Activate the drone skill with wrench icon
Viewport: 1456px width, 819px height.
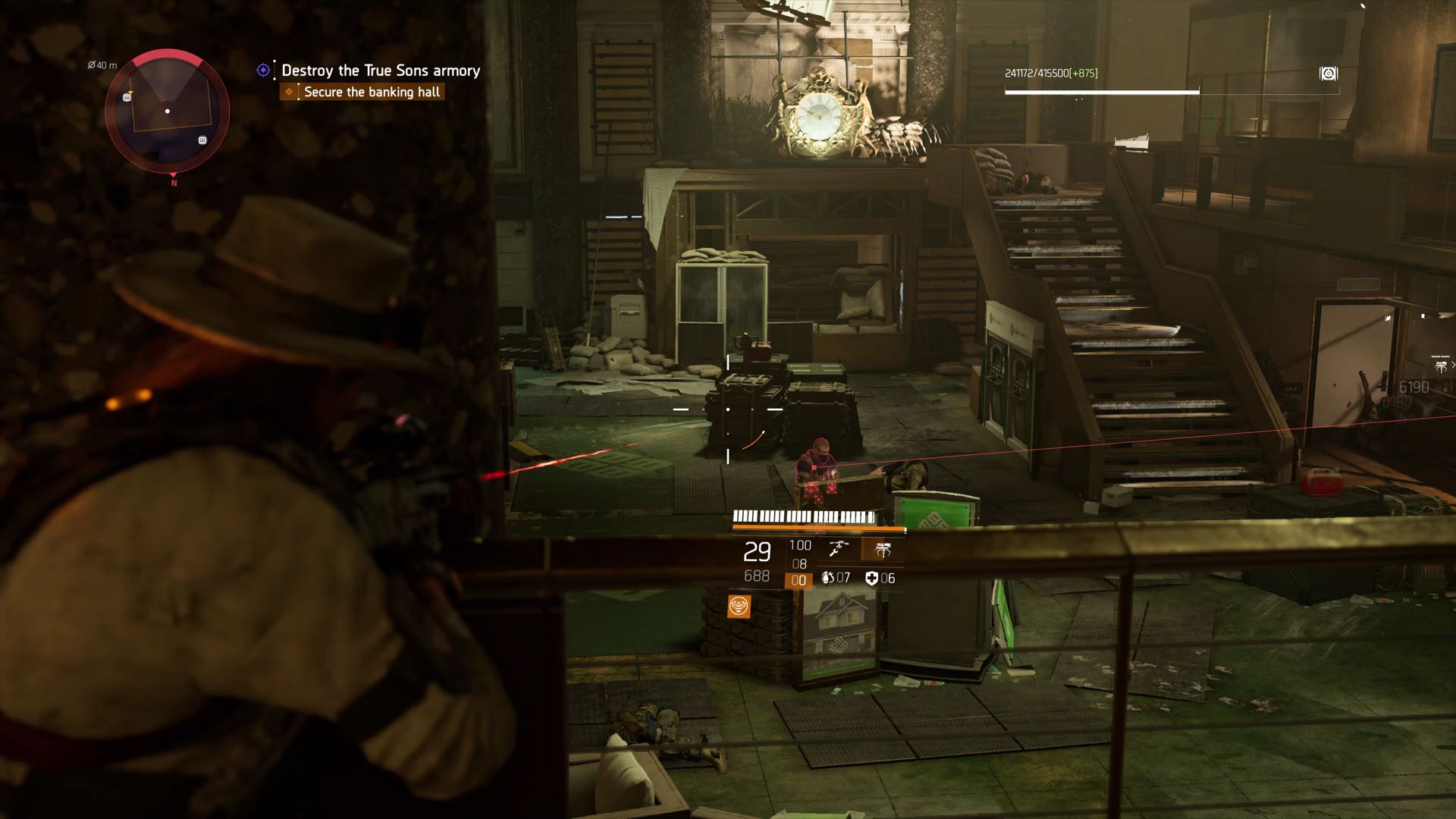(x=838, y=549)
